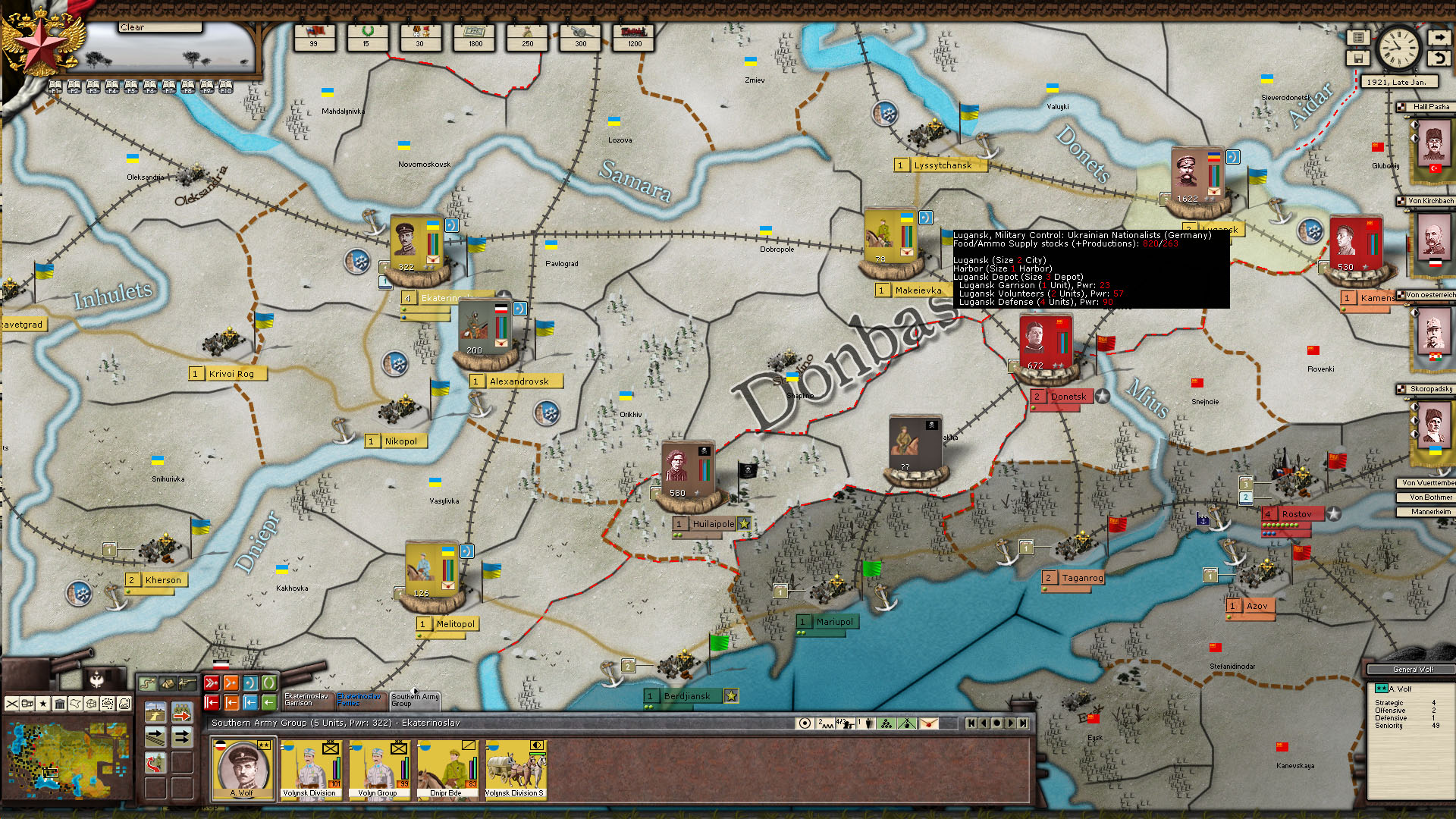Select the building structures map filter icon
1456x819 pixels.
coord(60,704)
